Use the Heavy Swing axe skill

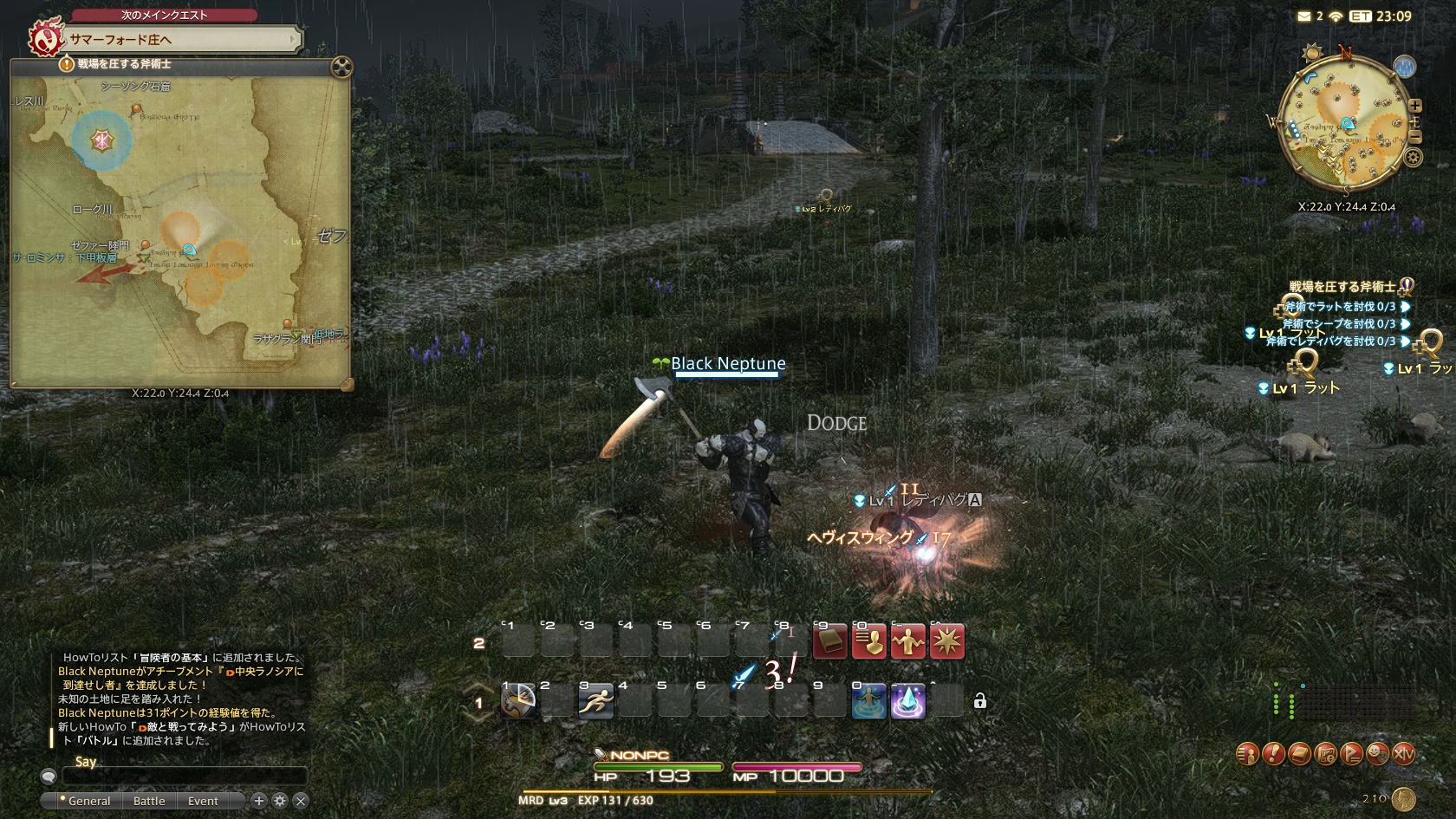(x=518, y=701)
